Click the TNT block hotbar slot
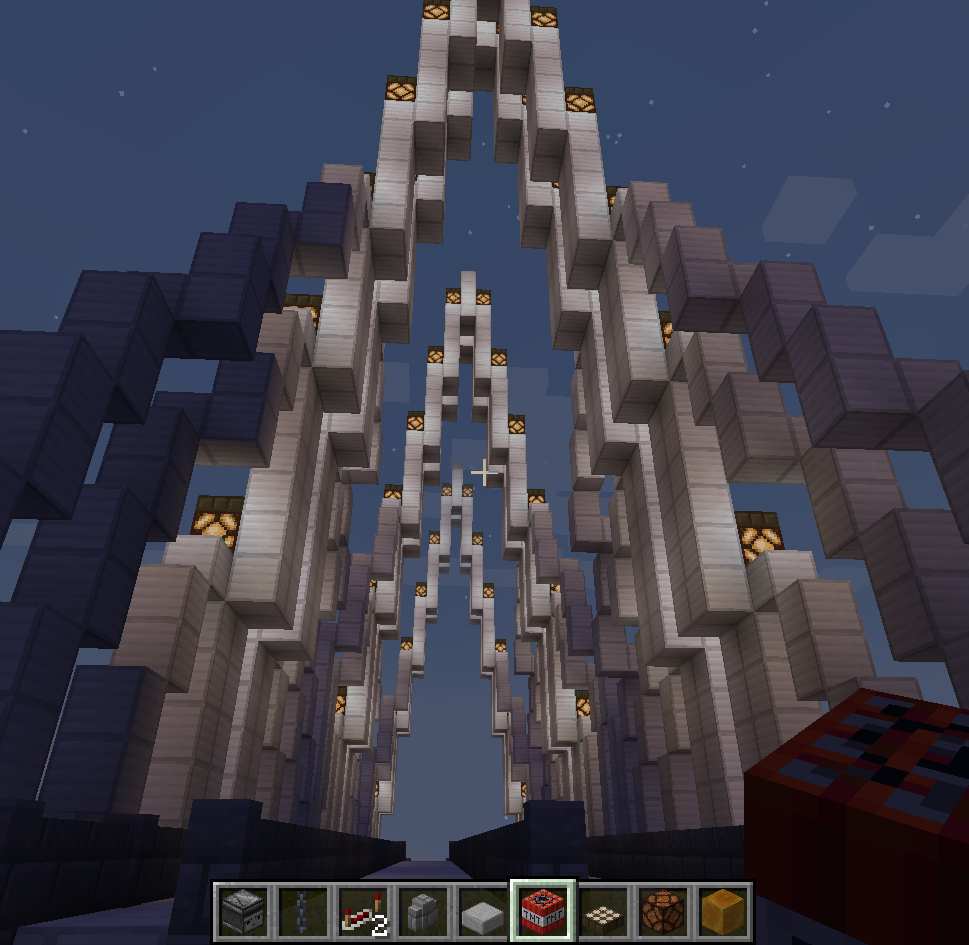This screenshot has width=969, height=945. coord(543,911)
